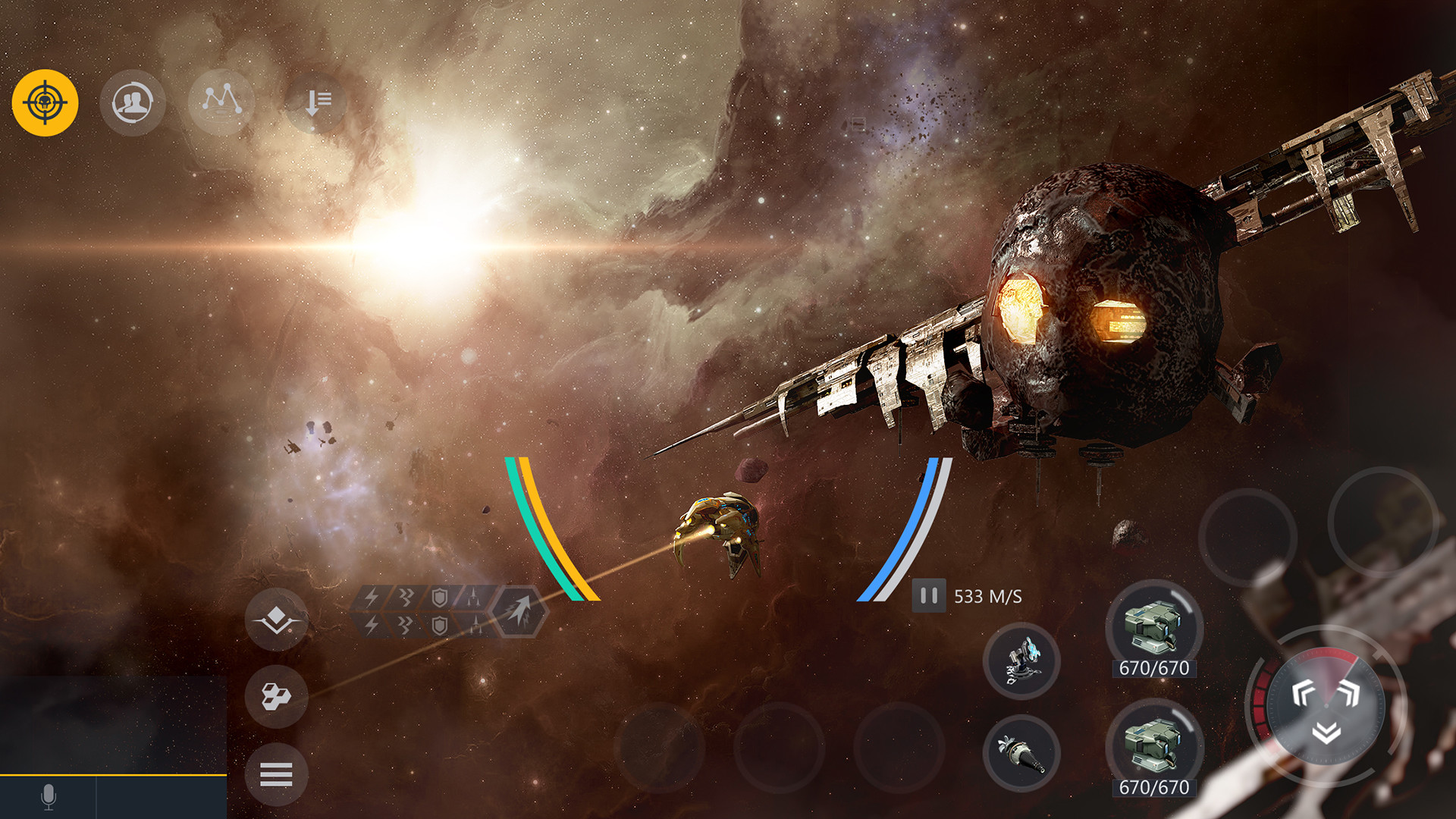This screenshot has height=819, width=1456.
Task: Open the contacts and fleet panel
Action: [x=133, y=104]
